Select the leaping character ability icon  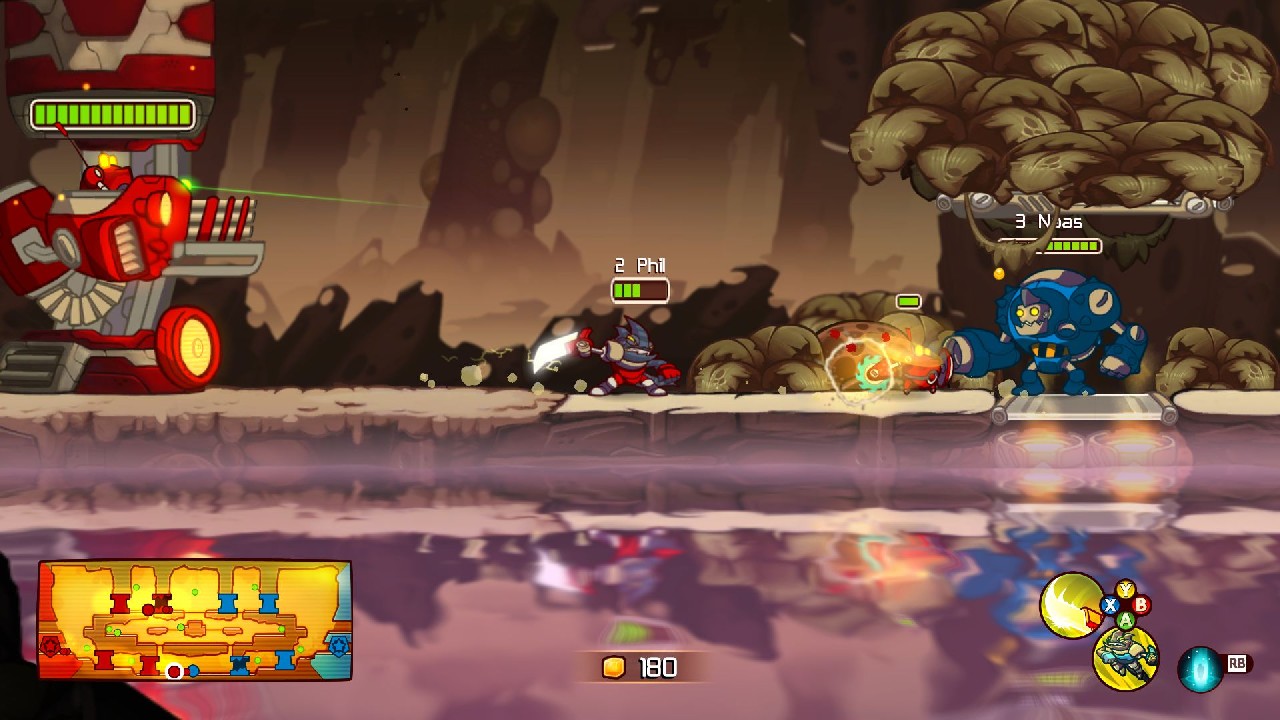coord(1126,658)
